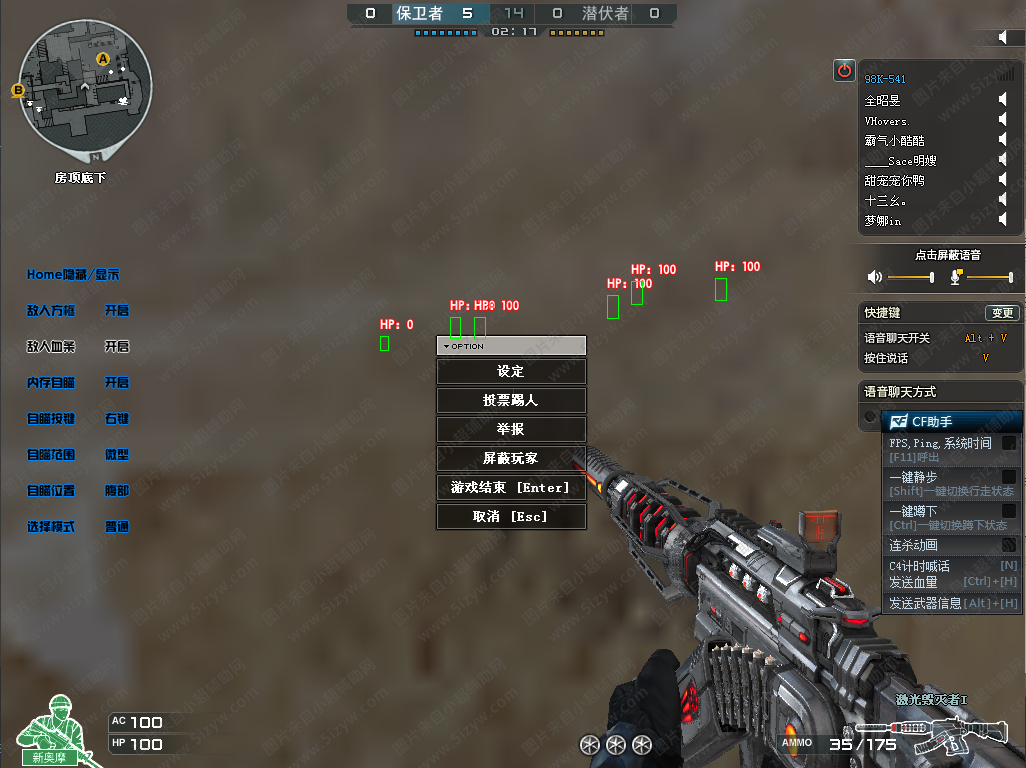Adjust the speaker volume slider
1026x768 pixels.
(910, 277)
